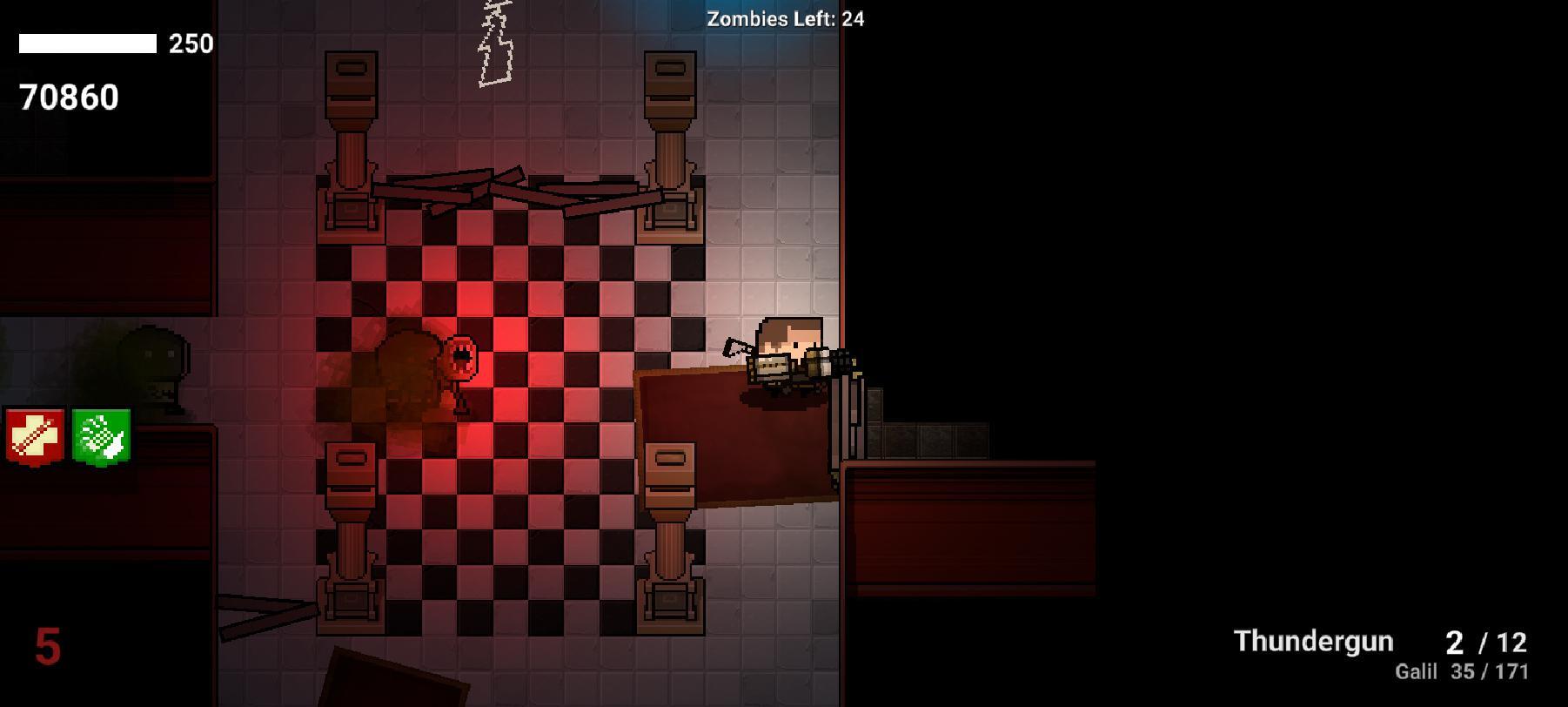Select the red cross syringe perk icon

click(36, 436)
